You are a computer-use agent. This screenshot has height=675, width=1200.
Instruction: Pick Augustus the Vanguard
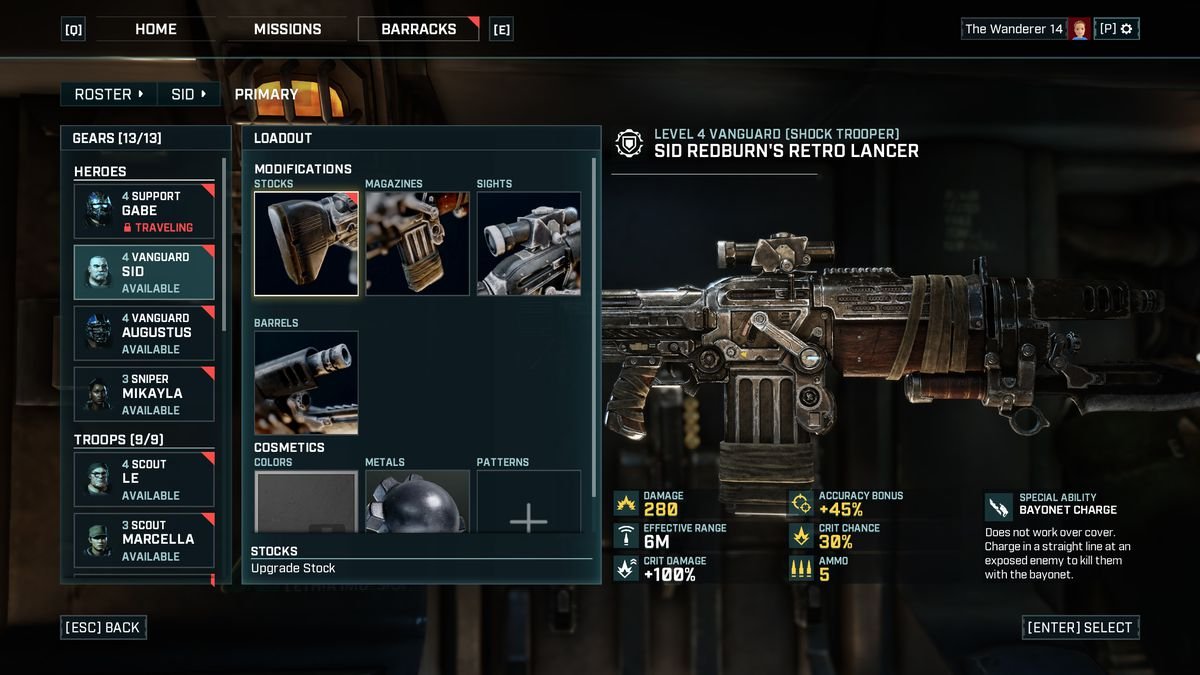144,333
